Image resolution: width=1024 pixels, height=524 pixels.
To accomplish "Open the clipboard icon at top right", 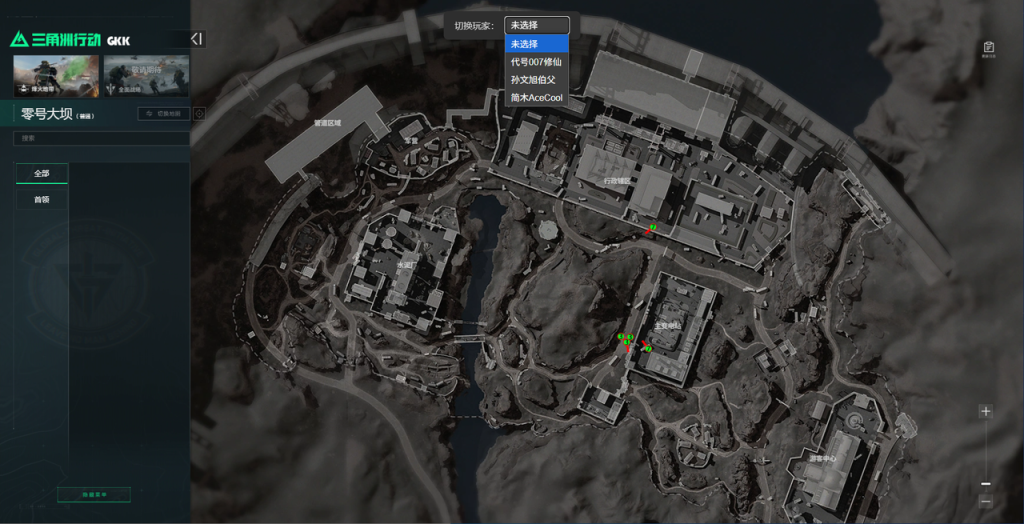I will pyautogui.click(x=988, y=48).
